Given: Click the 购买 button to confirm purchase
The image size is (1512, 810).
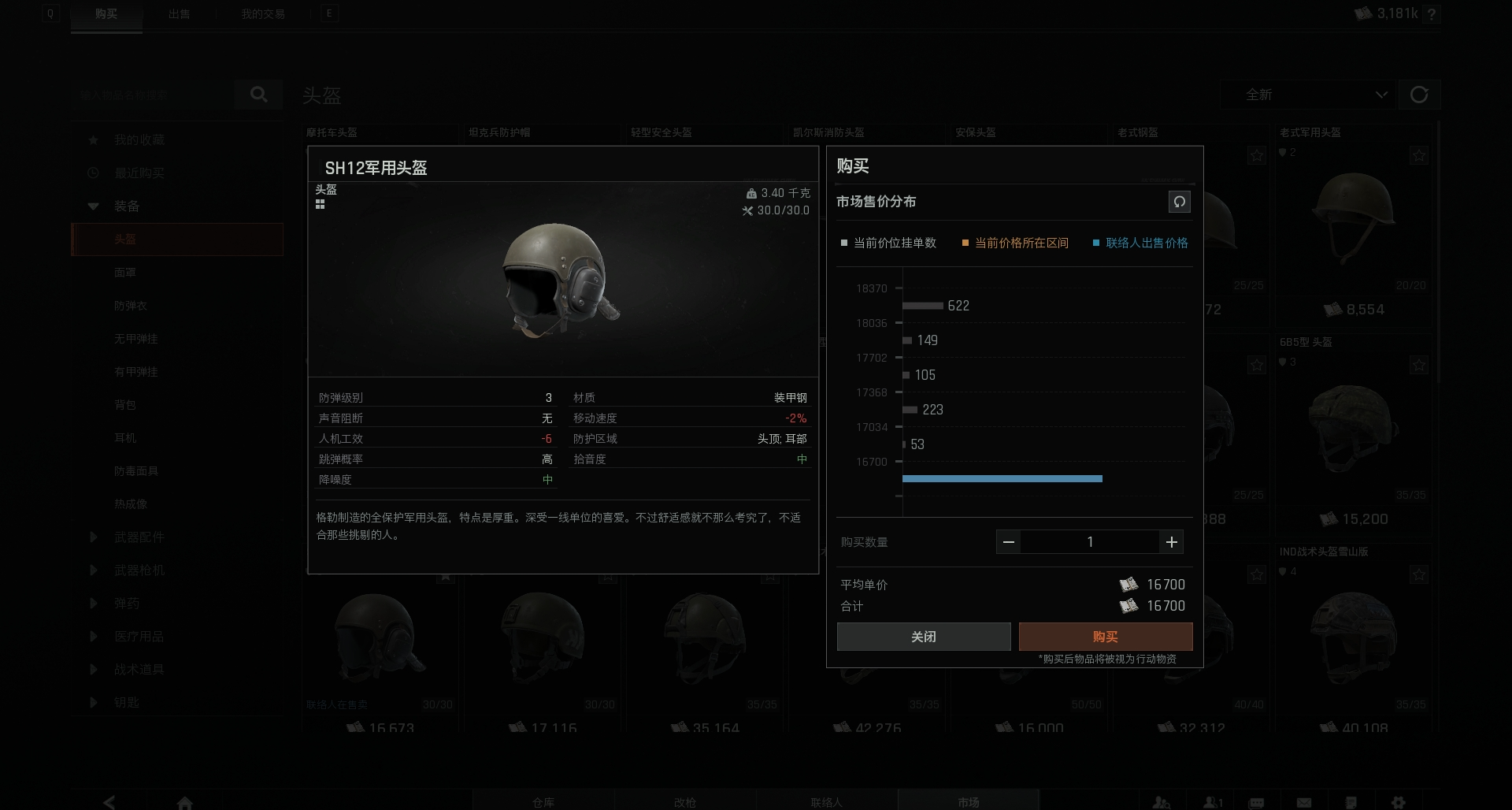Looking at the screenshot, I should pyautogui.click(x=1106, y=636).
